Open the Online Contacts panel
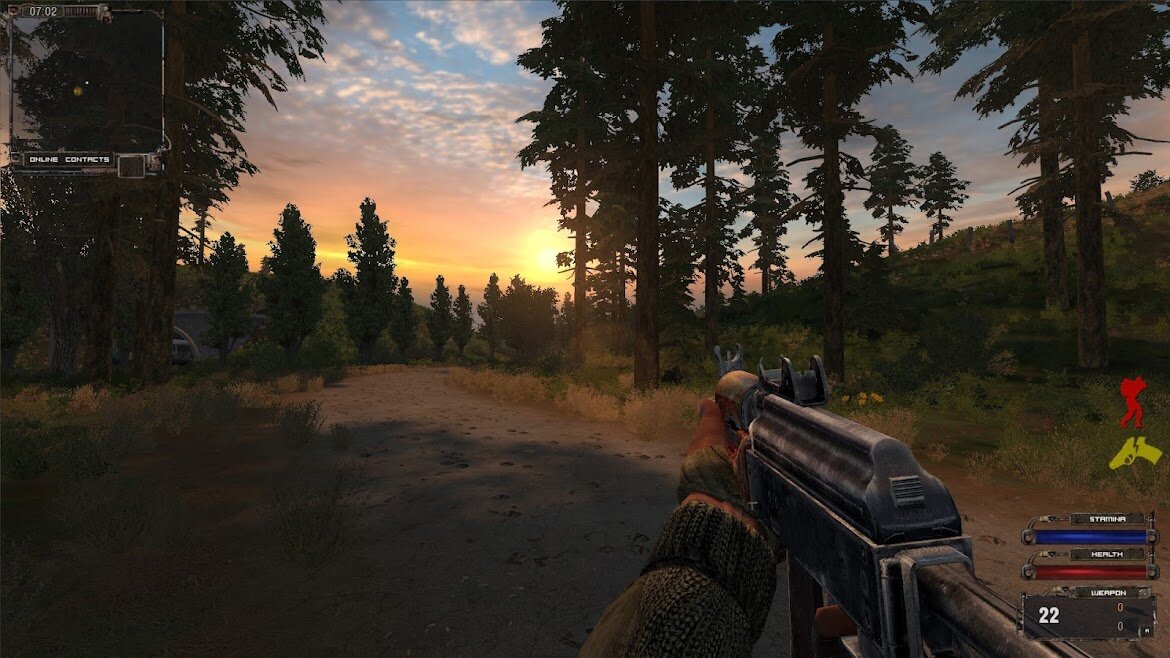Viewport: 1170px width, 658px height. 69,160
